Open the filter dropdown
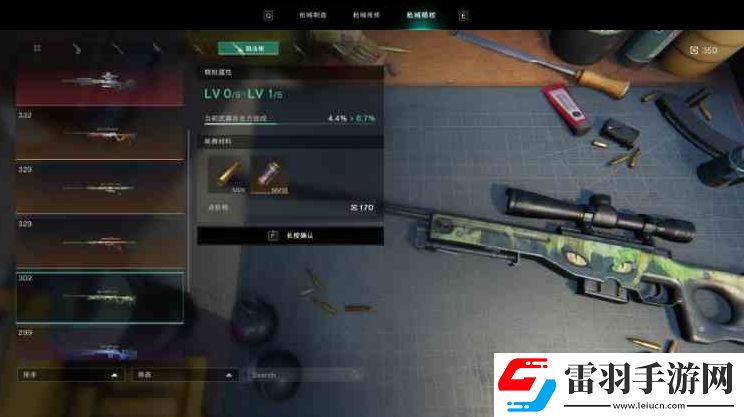The height and width of the screenshot is (417, 744). [x=184, y=375]
